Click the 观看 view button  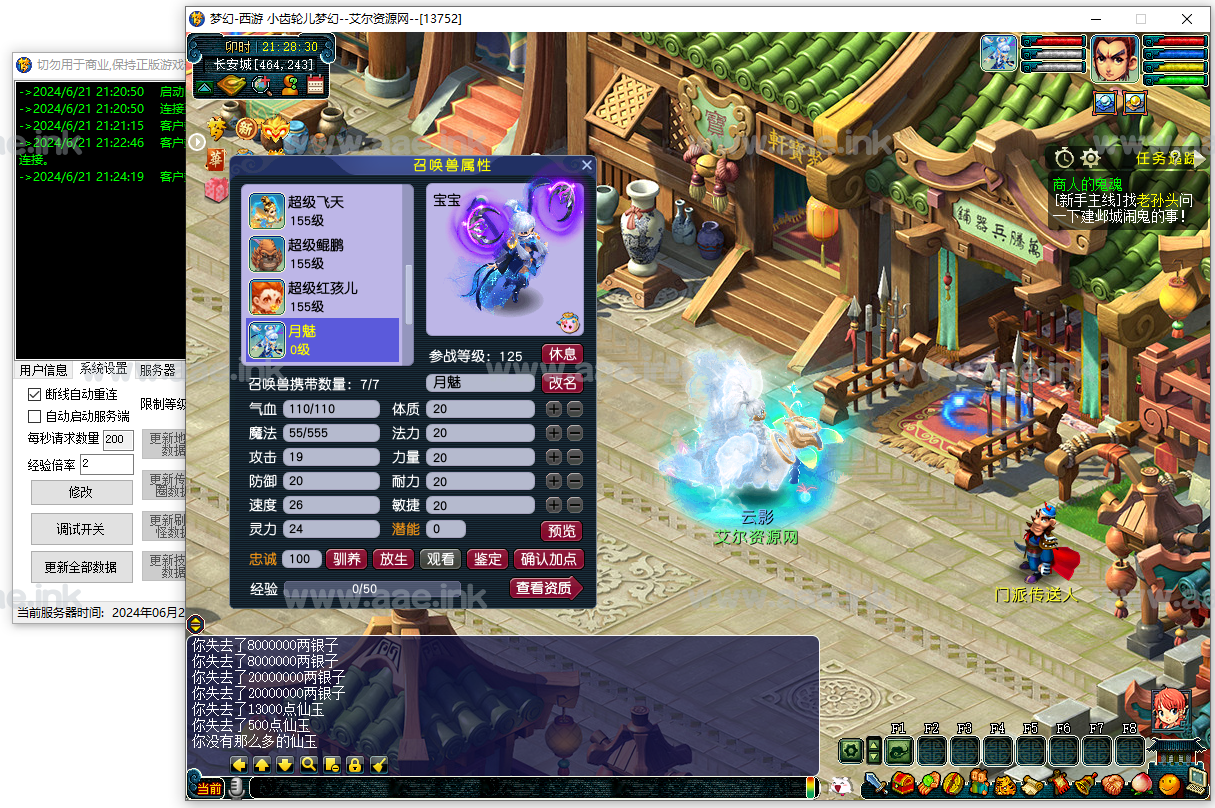click(440, 560)
